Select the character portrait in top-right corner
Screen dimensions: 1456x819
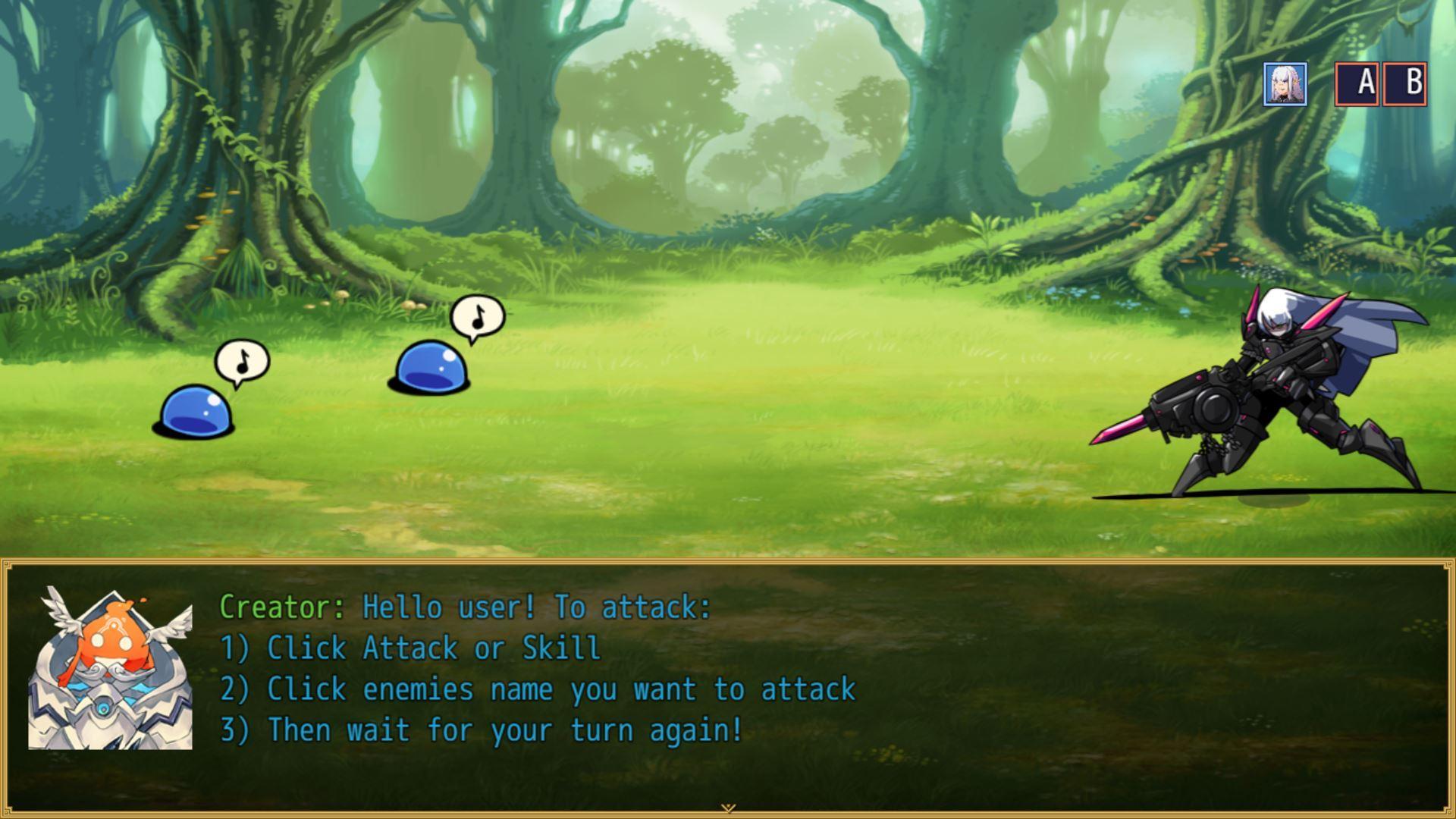tap(1287, 84)
